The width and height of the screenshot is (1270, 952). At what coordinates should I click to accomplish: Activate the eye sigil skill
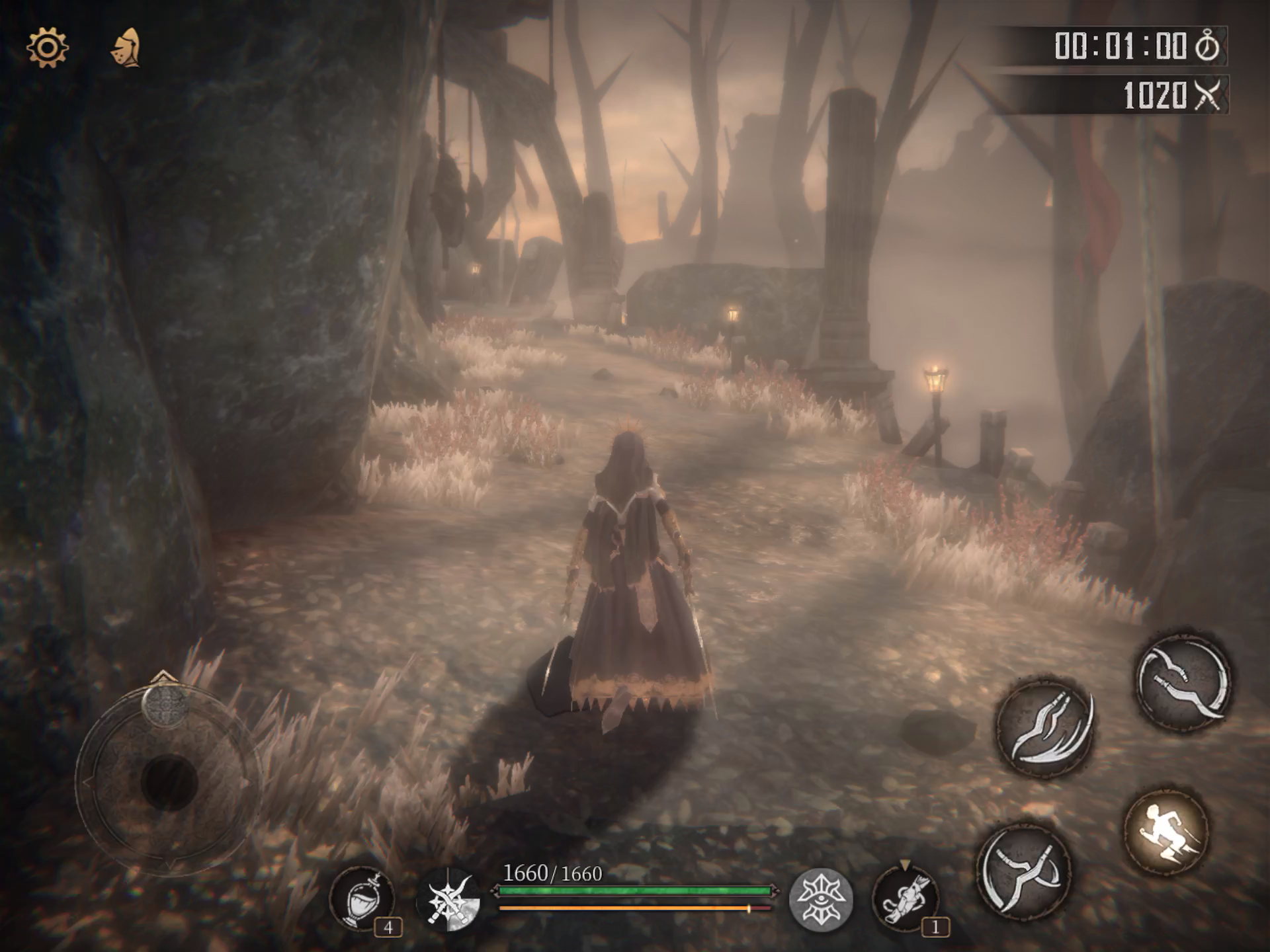(821, 900)
